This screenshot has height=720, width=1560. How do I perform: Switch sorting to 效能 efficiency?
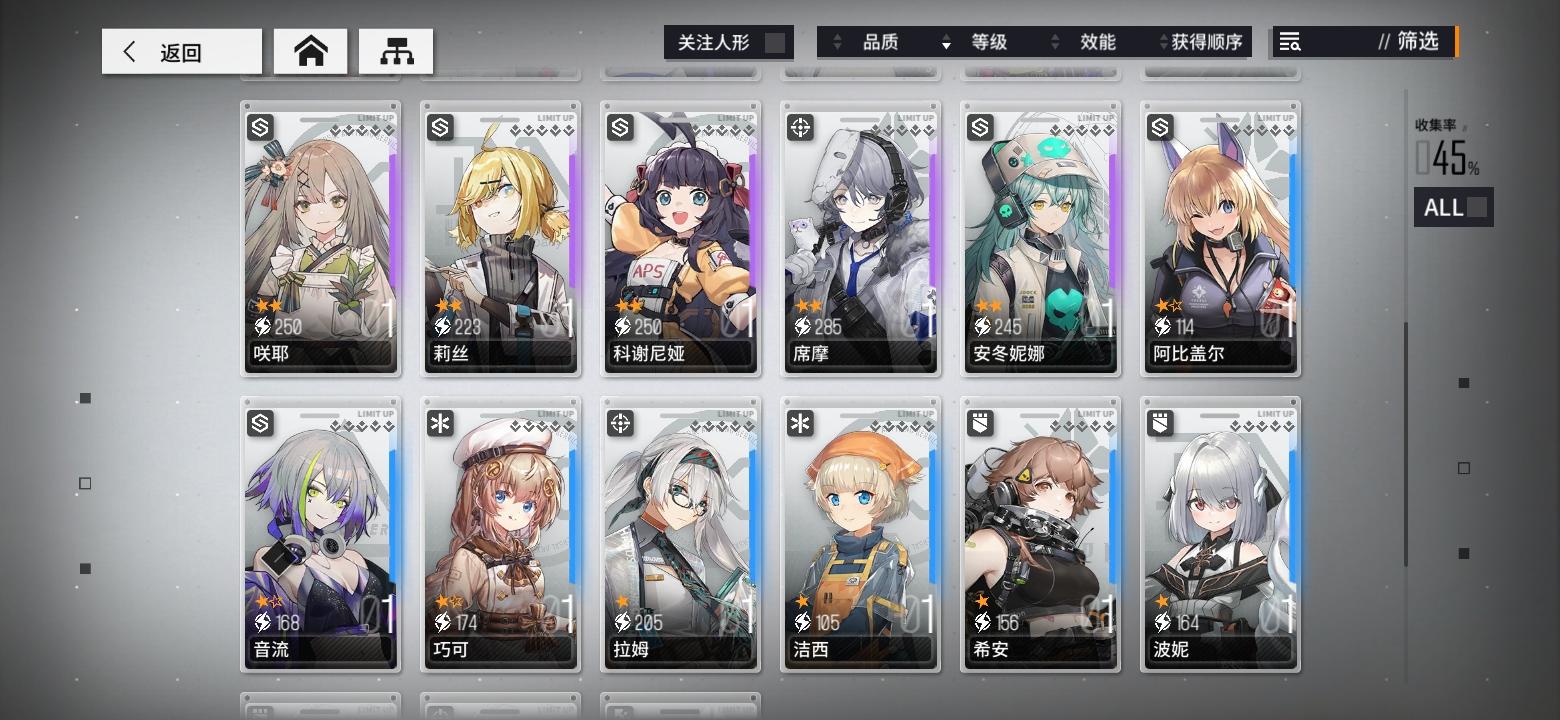point(1100,42)
